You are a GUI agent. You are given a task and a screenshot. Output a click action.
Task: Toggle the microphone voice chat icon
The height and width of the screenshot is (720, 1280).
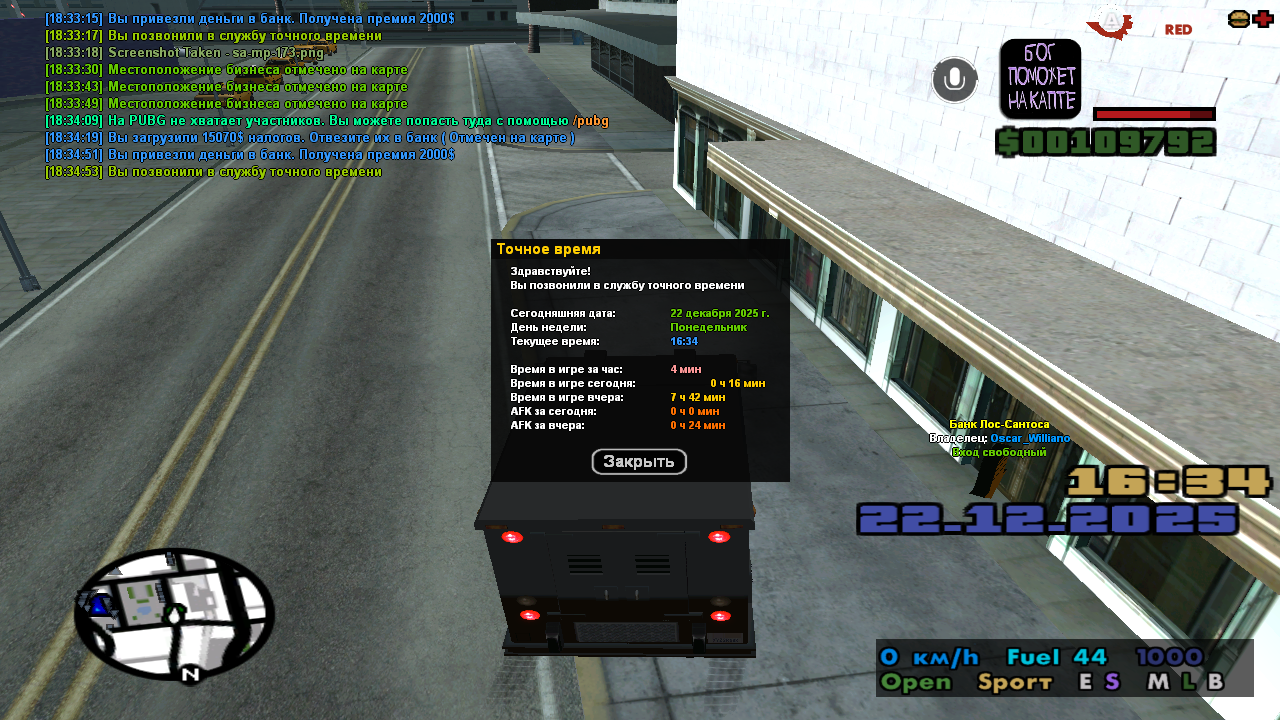pyautogui.click(x=954, y=80)
